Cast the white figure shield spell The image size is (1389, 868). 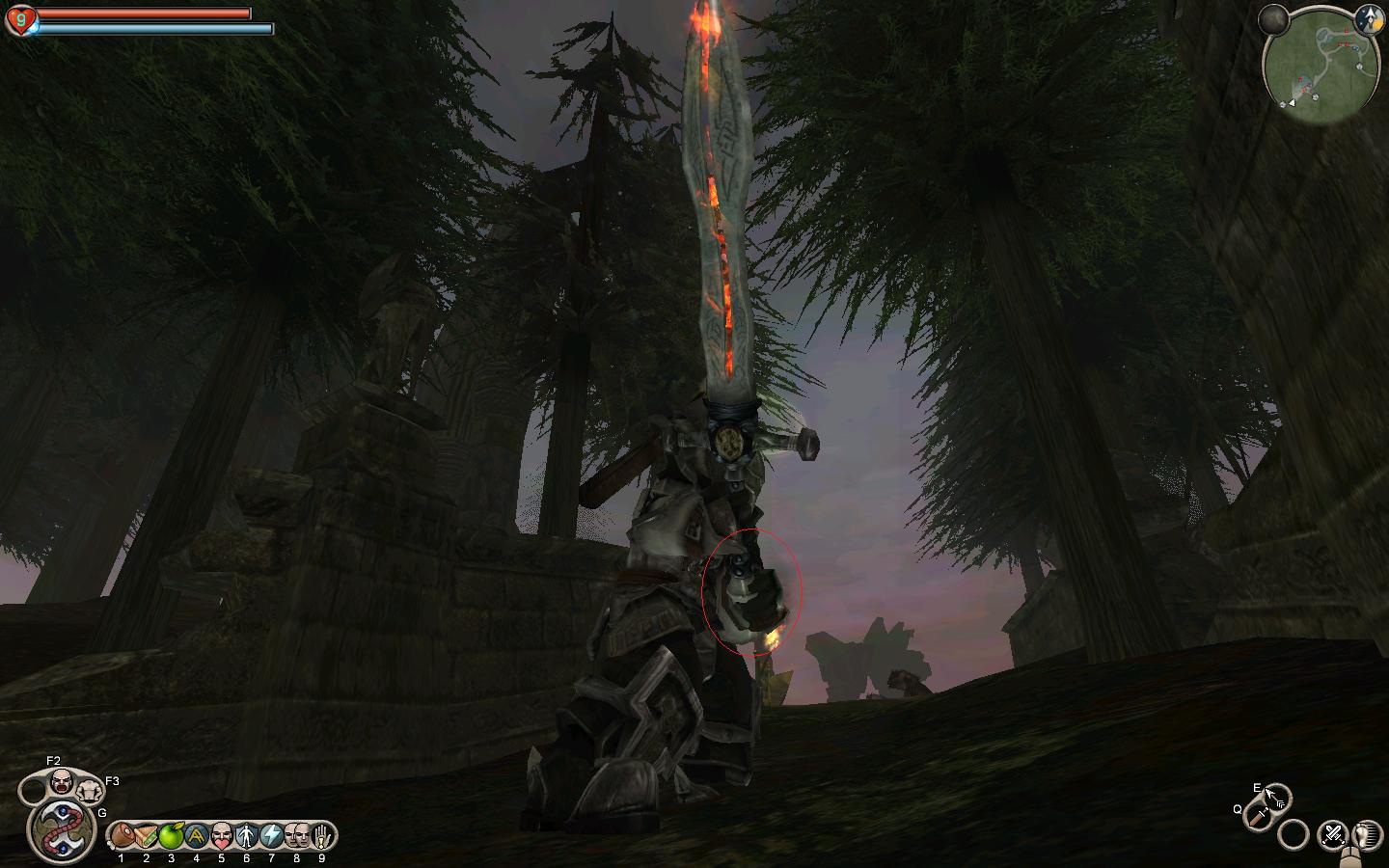pos(247,835)
